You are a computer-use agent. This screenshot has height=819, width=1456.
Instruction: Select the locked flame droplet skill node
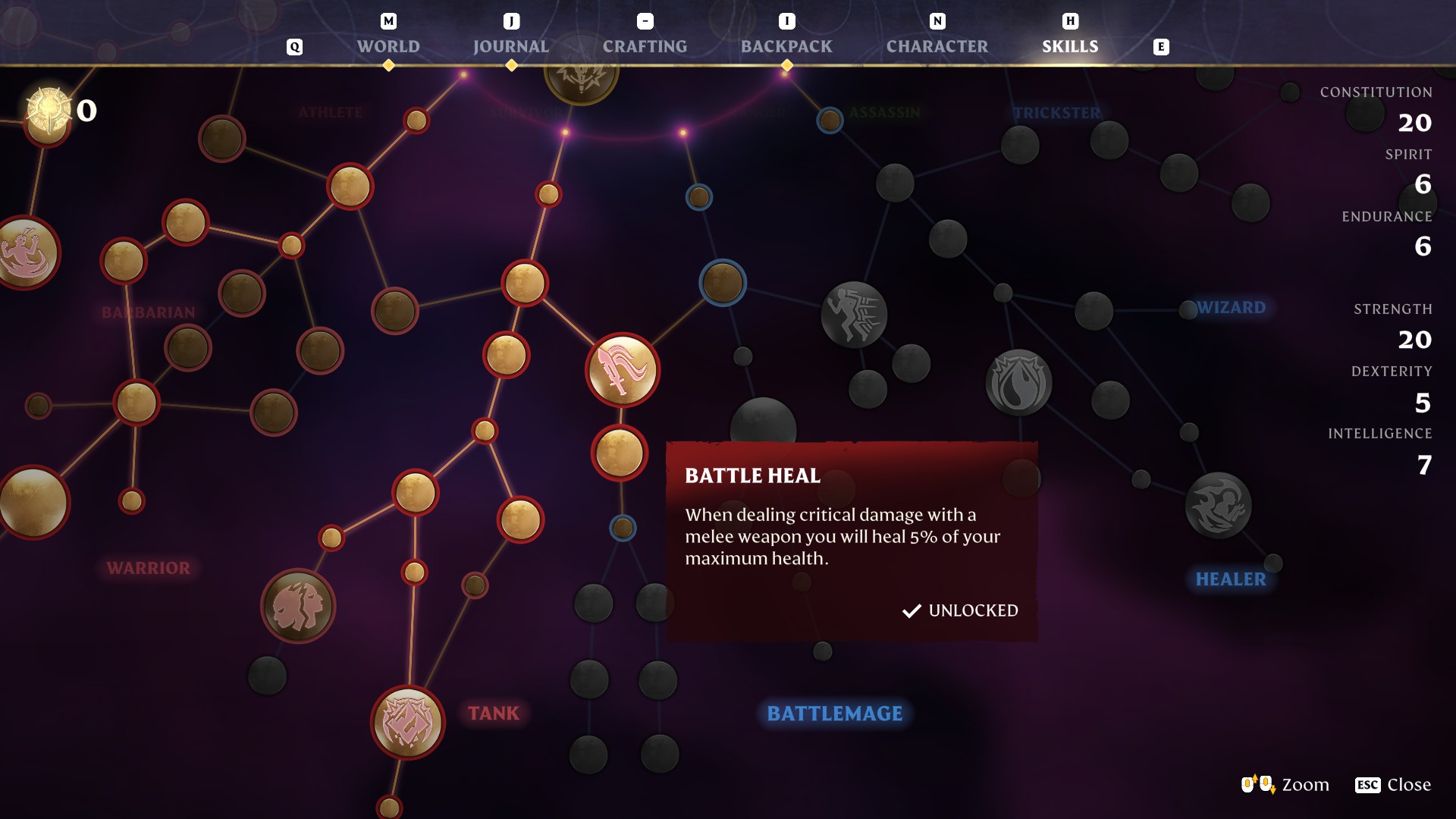click(x=1018, y=383)
